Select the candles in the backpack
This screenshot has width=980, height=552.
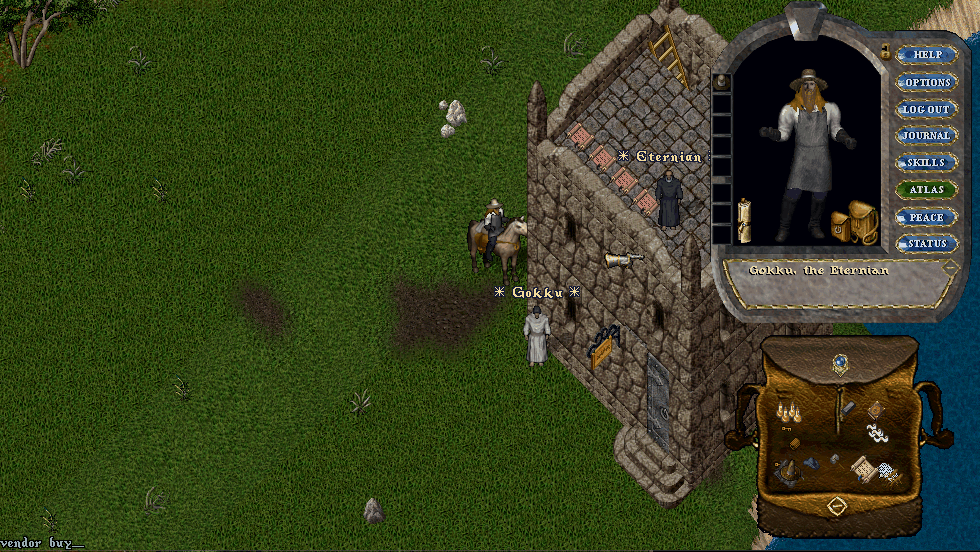pyautogui.click(x=789, y=409)
